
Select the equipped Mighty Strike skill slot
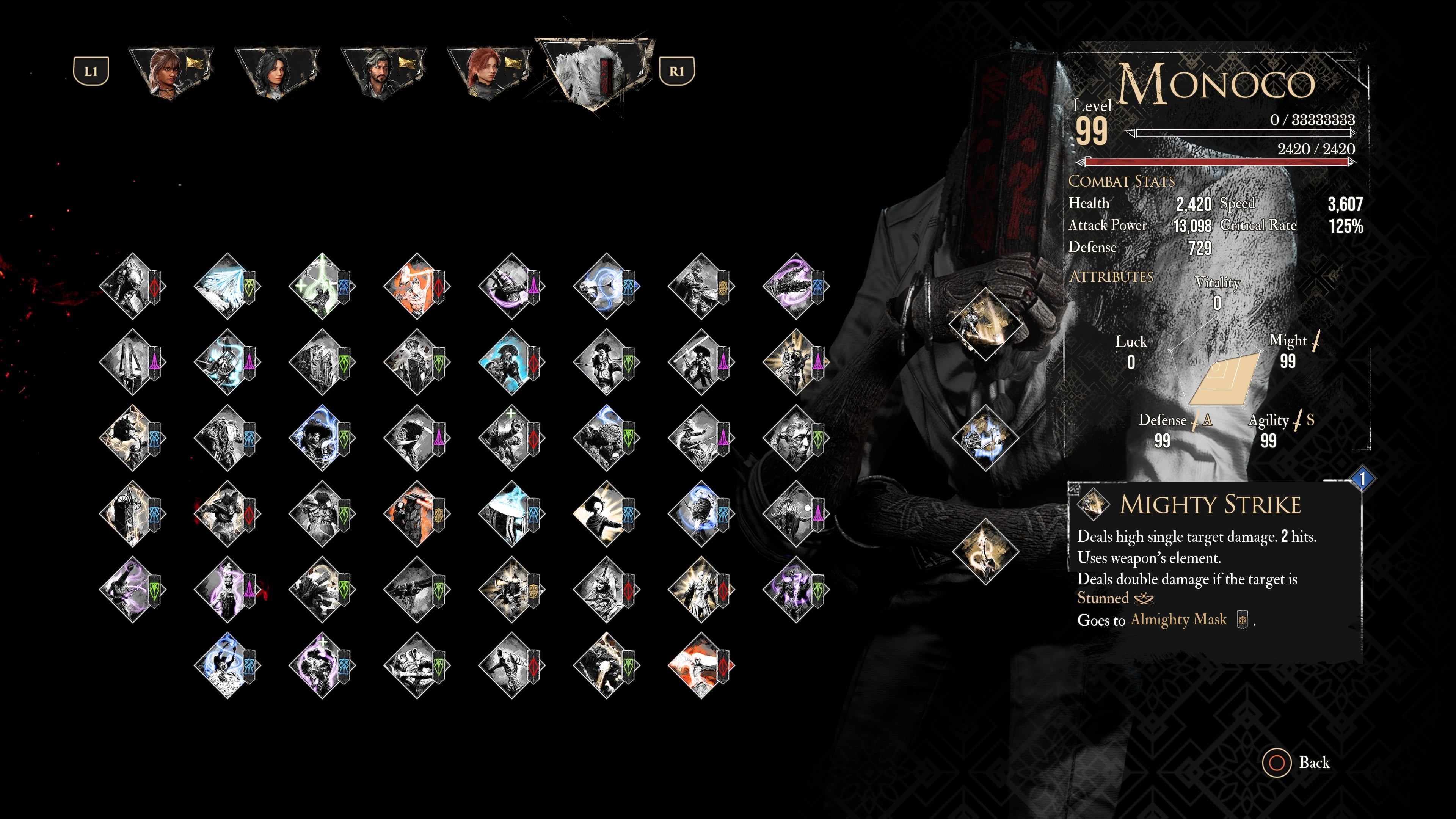click(x=985, y=324)
